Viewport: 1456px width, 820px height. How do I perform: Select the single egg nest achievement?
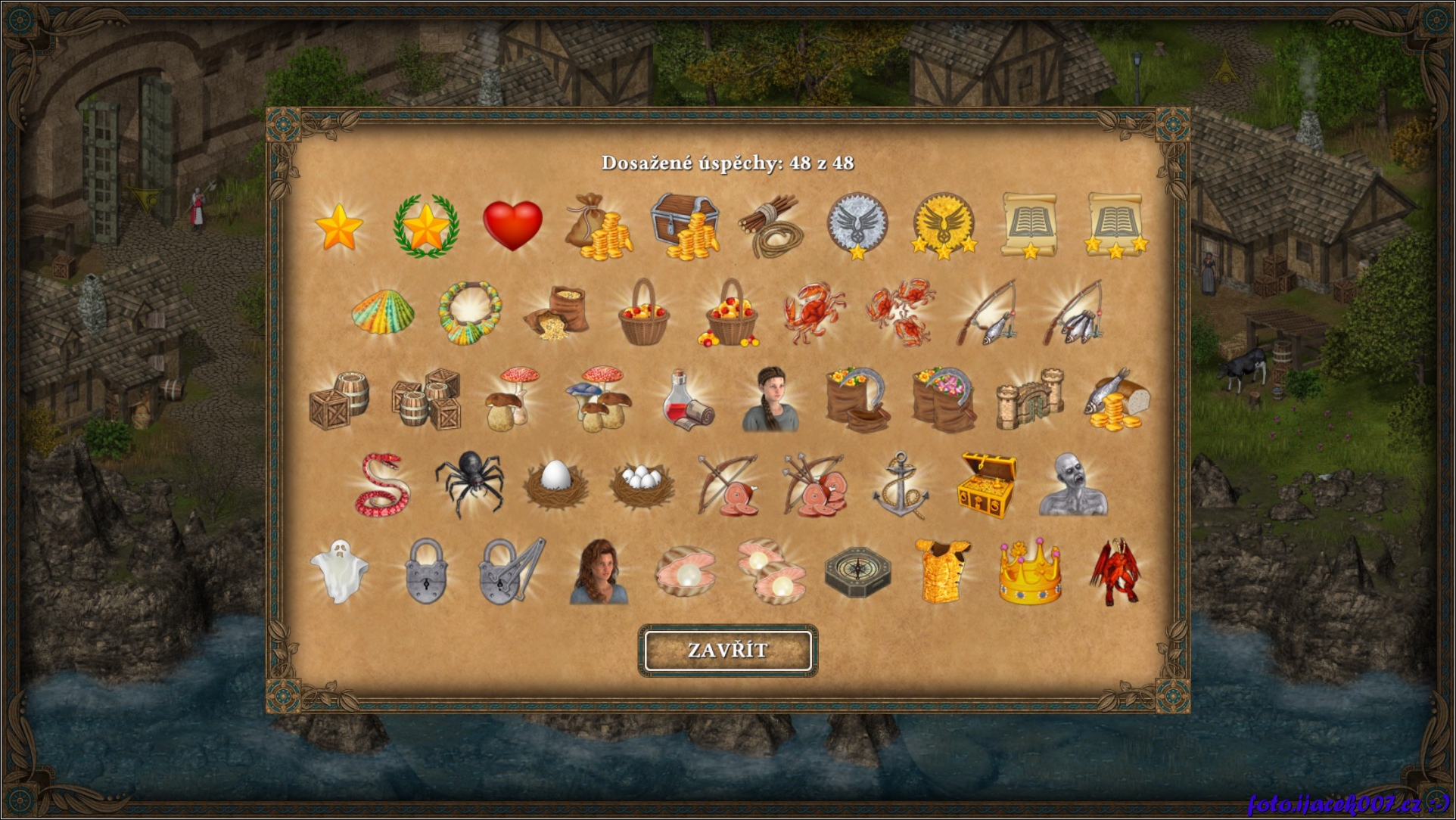point(555,485)
